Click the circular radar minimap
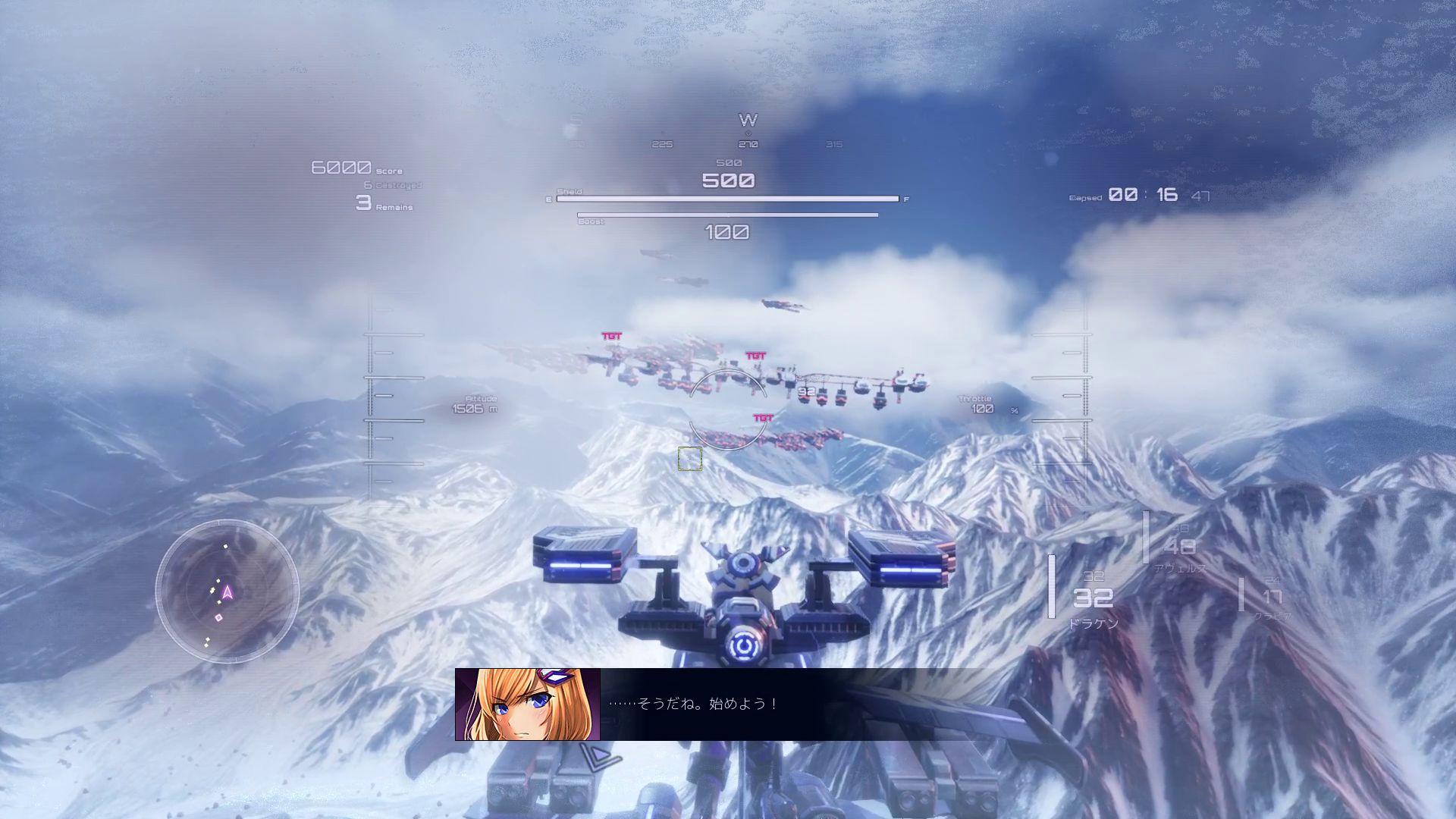This screenshot has width=1456, height=819. point(227,591)
